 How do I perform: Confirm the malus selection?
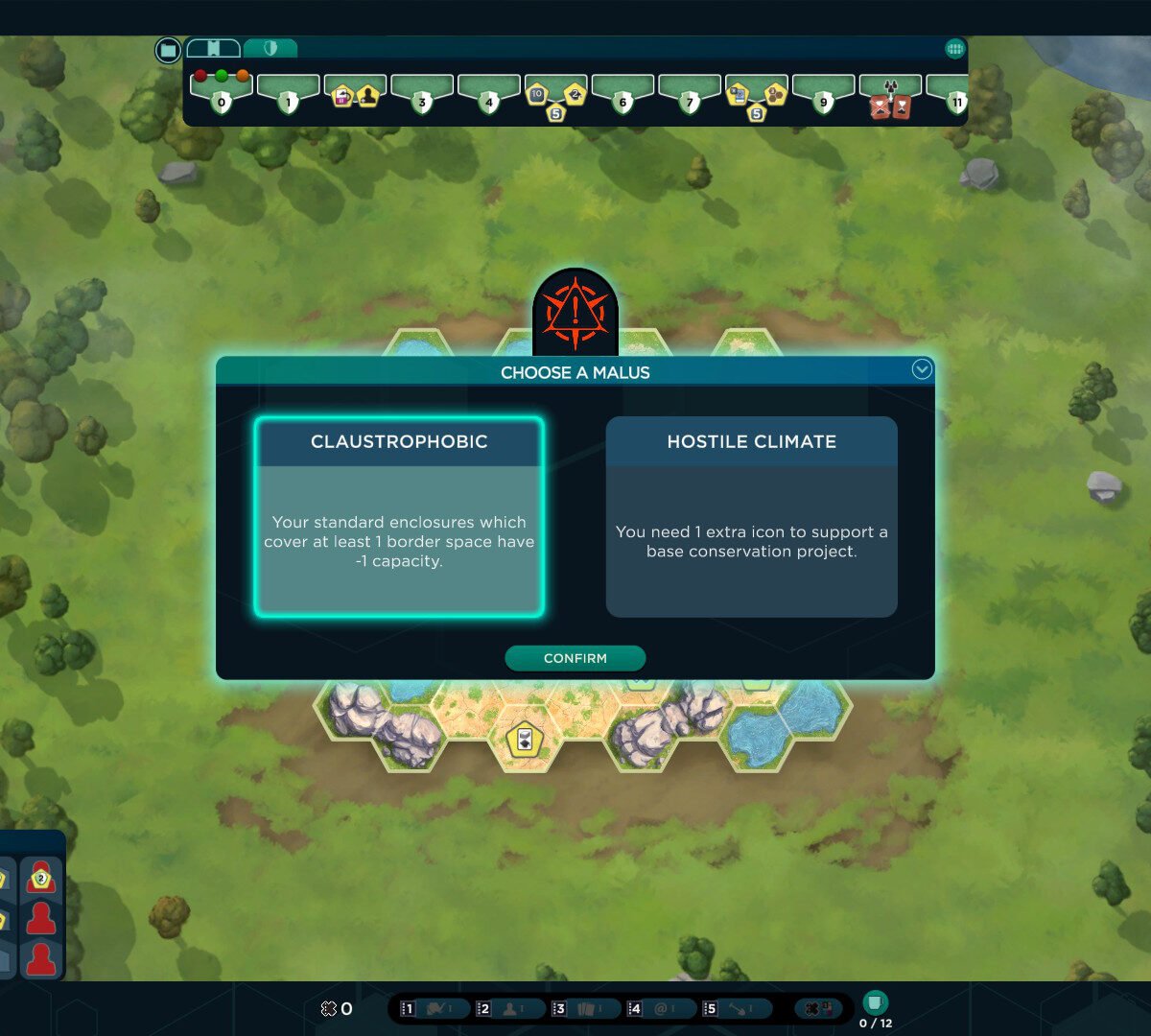[575, 658]
